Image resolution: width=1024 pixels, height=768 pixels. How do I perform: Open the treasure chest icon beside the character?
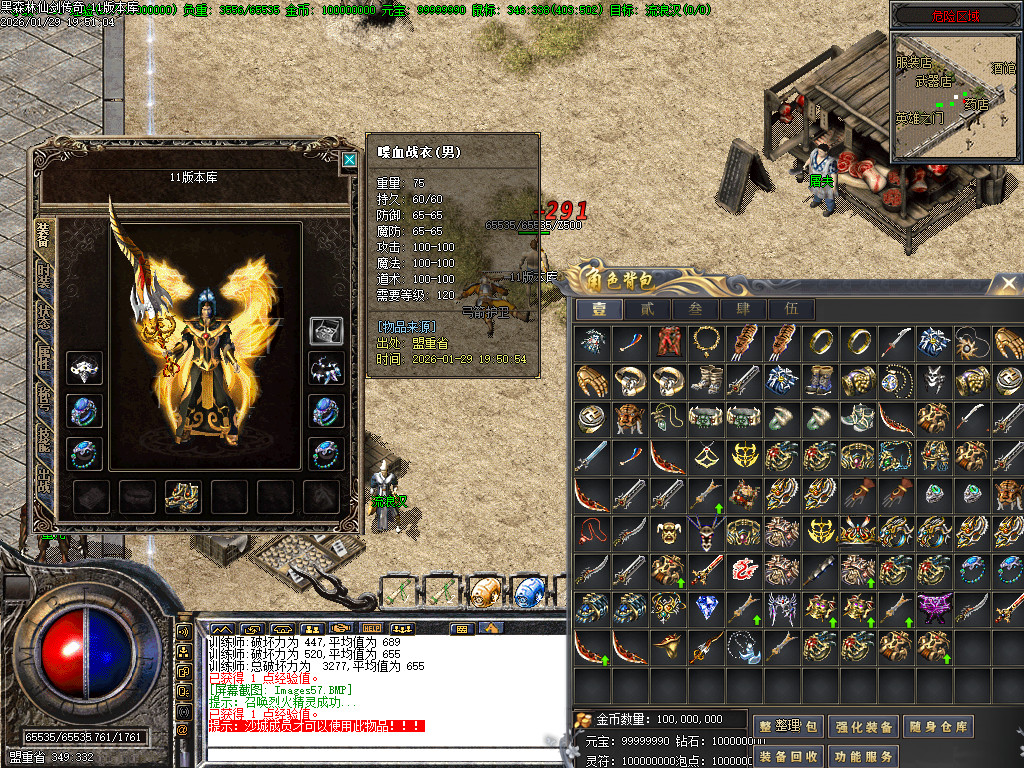(x=326, y=331)
